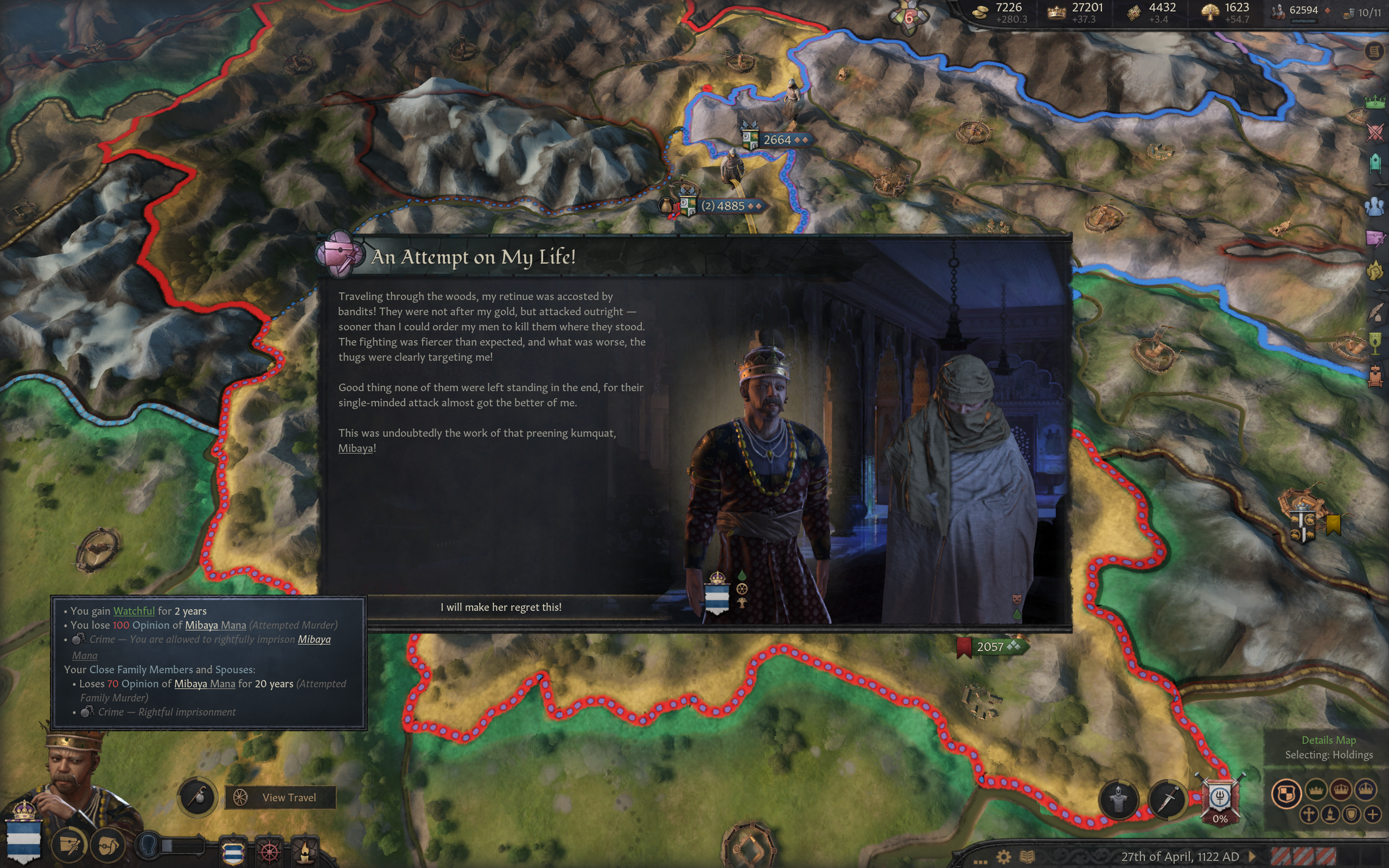Switch to the faith cross map mode

1309,814
